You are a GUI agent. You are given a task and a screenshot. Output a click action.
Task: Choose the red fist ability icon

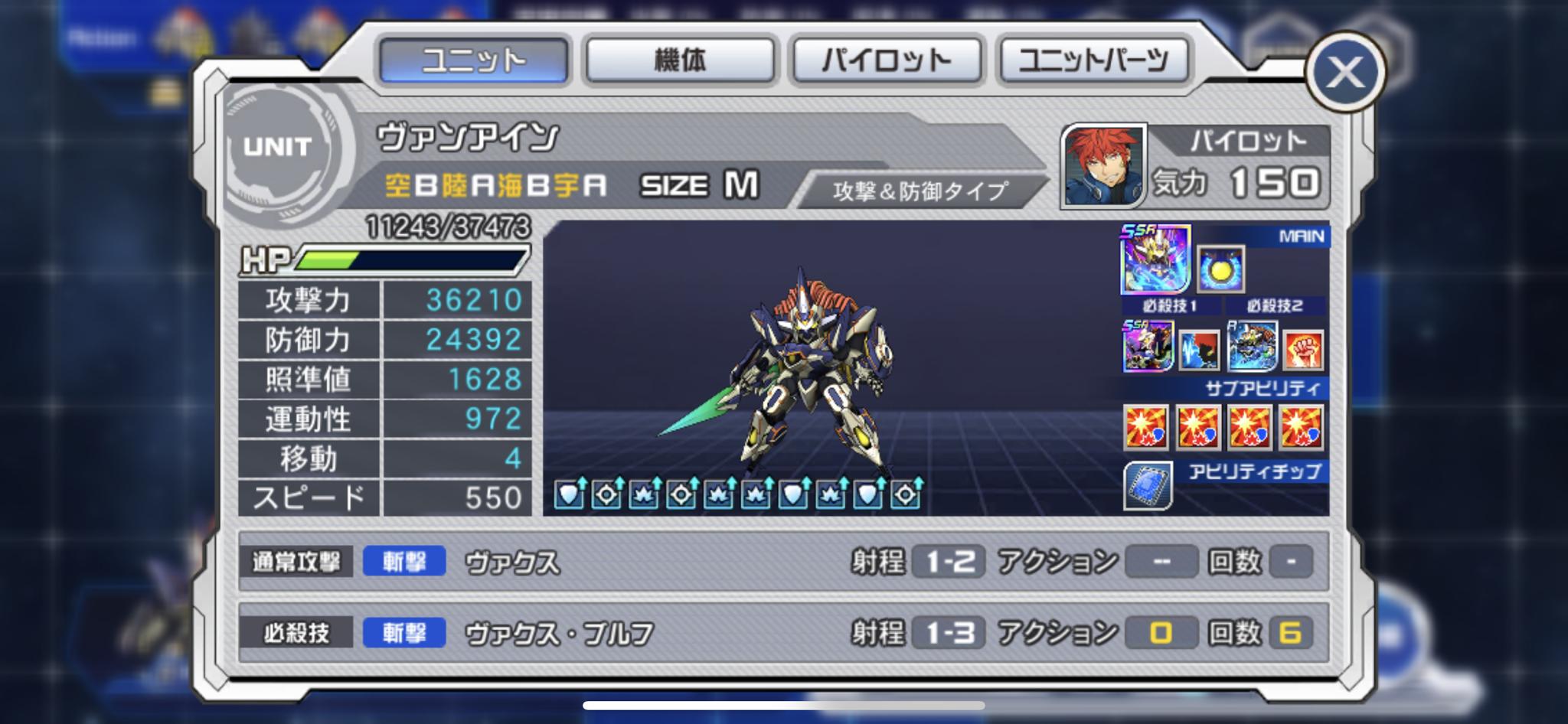pyautogui.click(x=1303, y=349)
